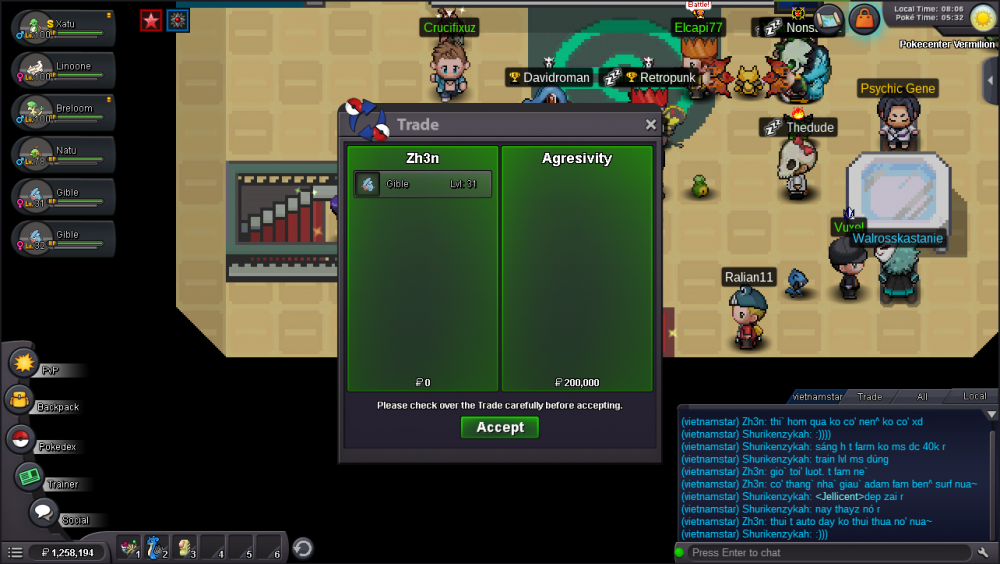Open the orange shopping bag shop
The image size is (1000, 564).
[863, 18]
